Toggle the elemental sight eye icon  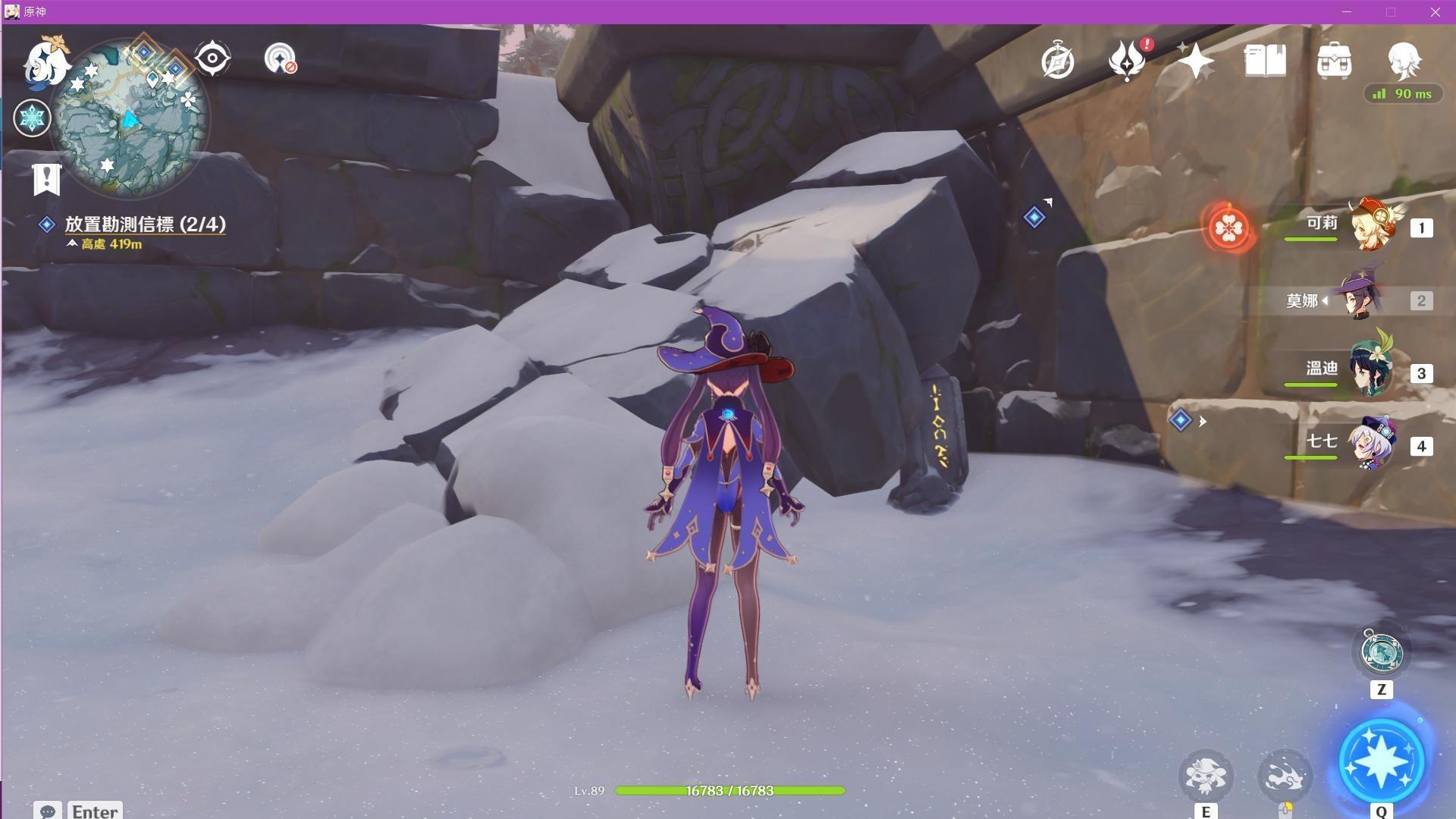click(212, 58)
